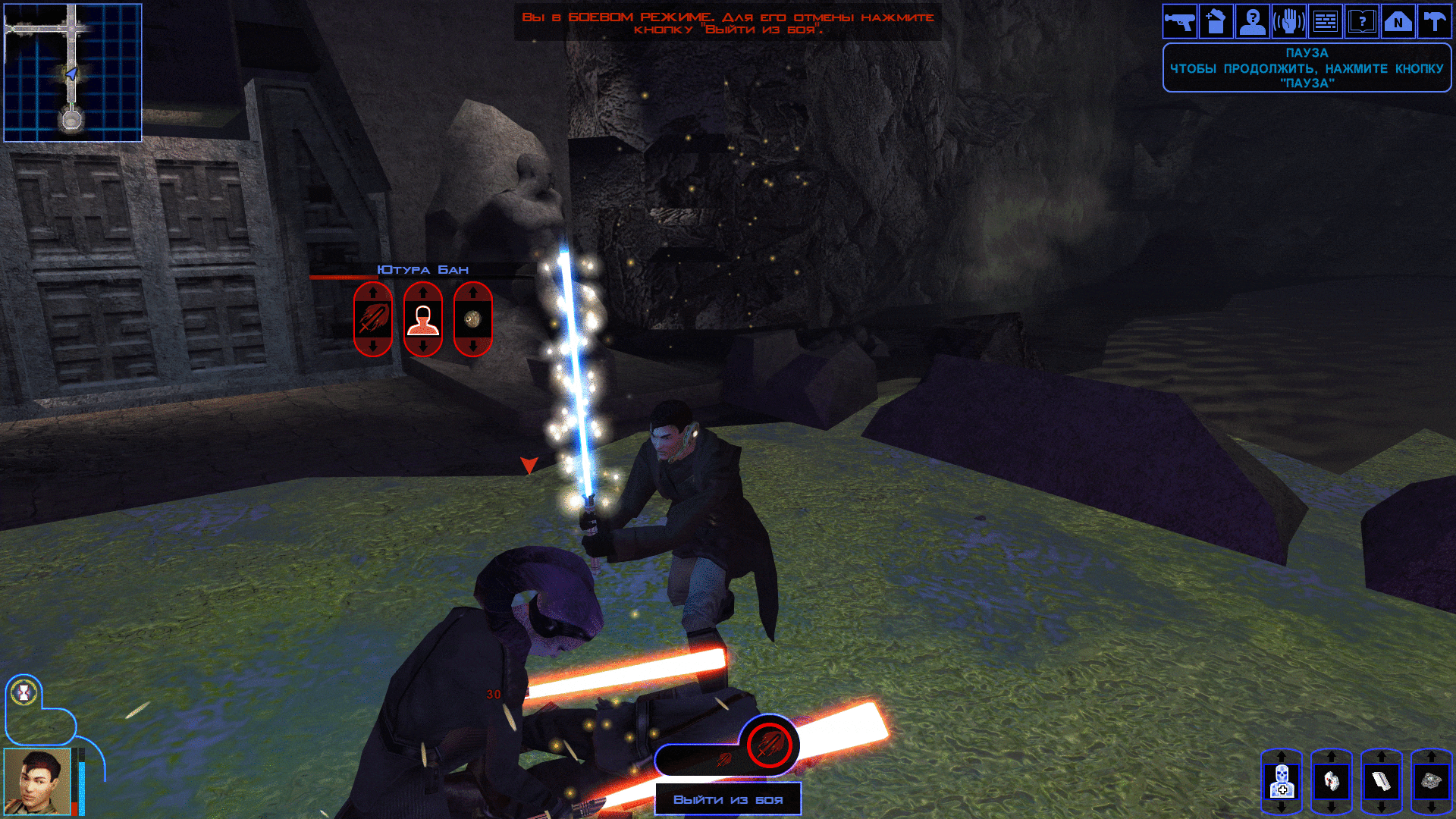The height and width of the screenshot is (819, 1456).
Task: Open the options hammer icon
Action: point(1434,21)
